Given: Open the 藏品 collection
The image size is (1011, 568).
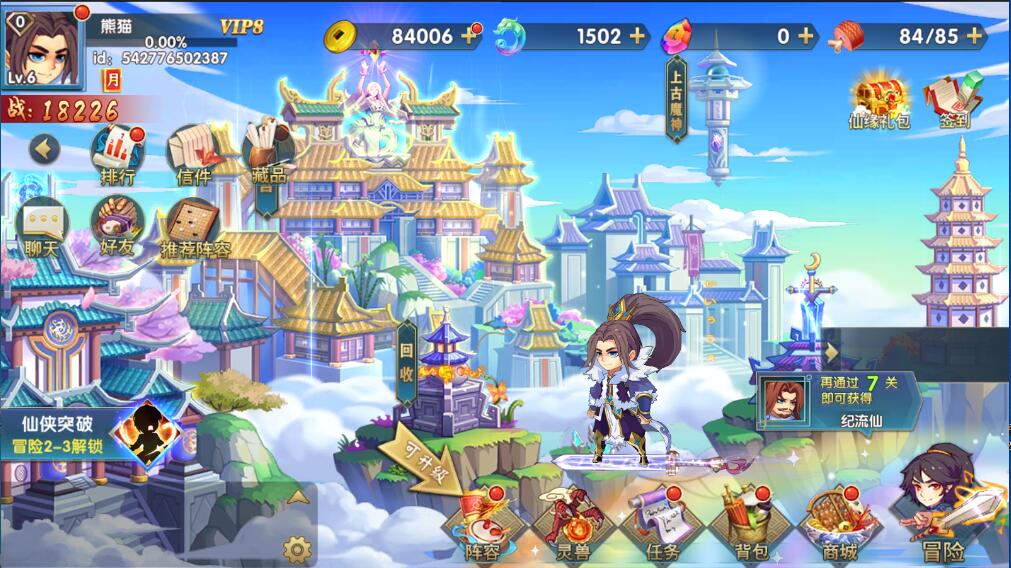Looking at the screenshot, I should (x=268, y=150).
